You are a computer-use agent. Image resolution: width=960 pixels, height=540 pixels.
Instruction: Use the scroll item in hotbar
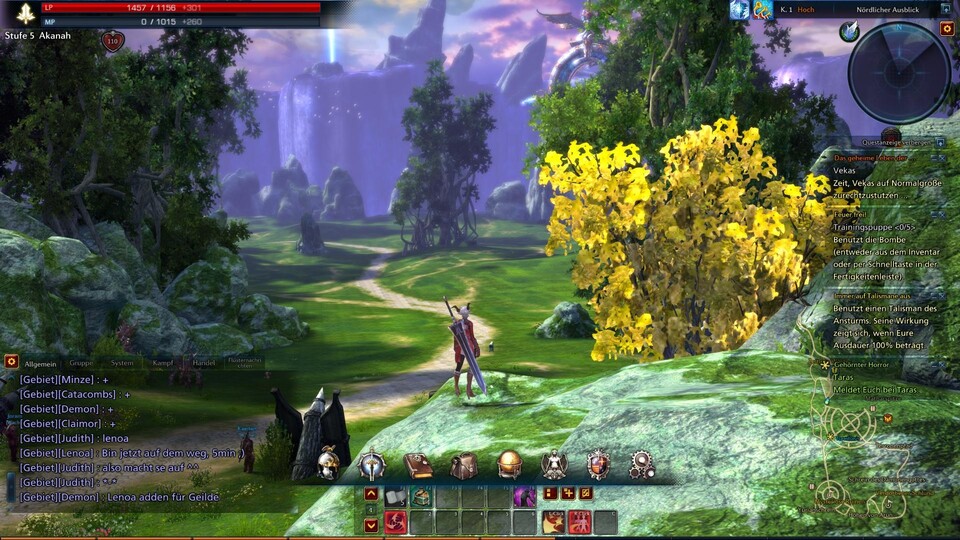(x=396, y=496)
